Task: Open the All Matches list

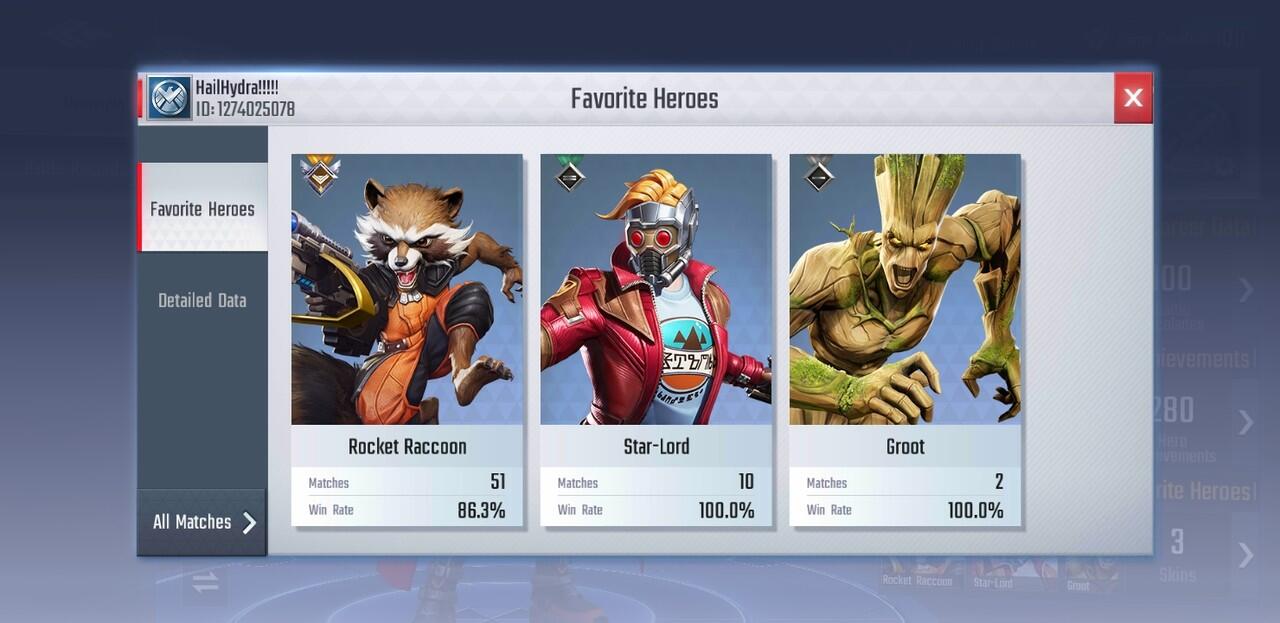Action: (x=202, y=522)
